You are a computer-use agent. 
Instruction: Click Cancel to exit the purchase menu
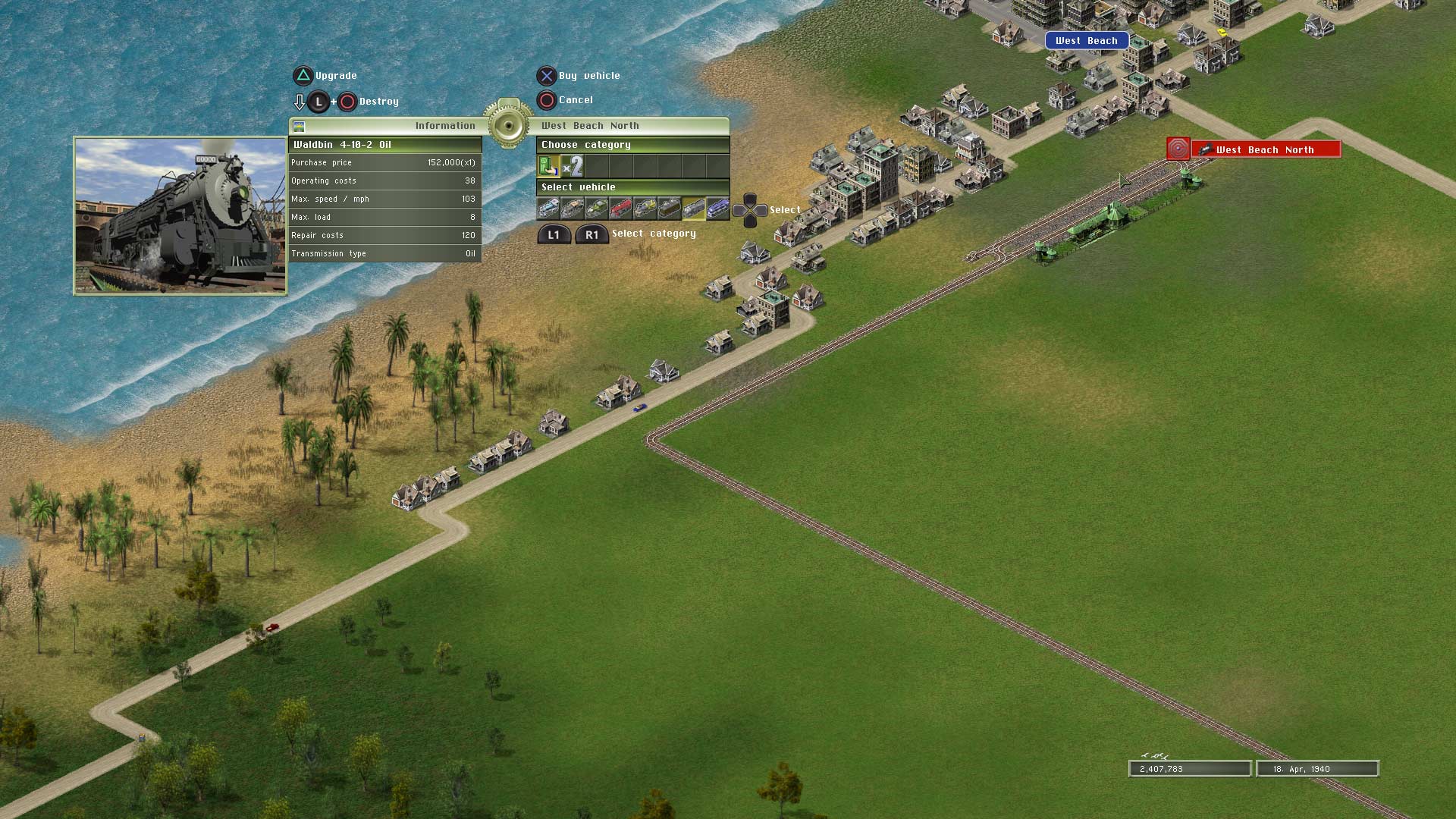(548, 99)
